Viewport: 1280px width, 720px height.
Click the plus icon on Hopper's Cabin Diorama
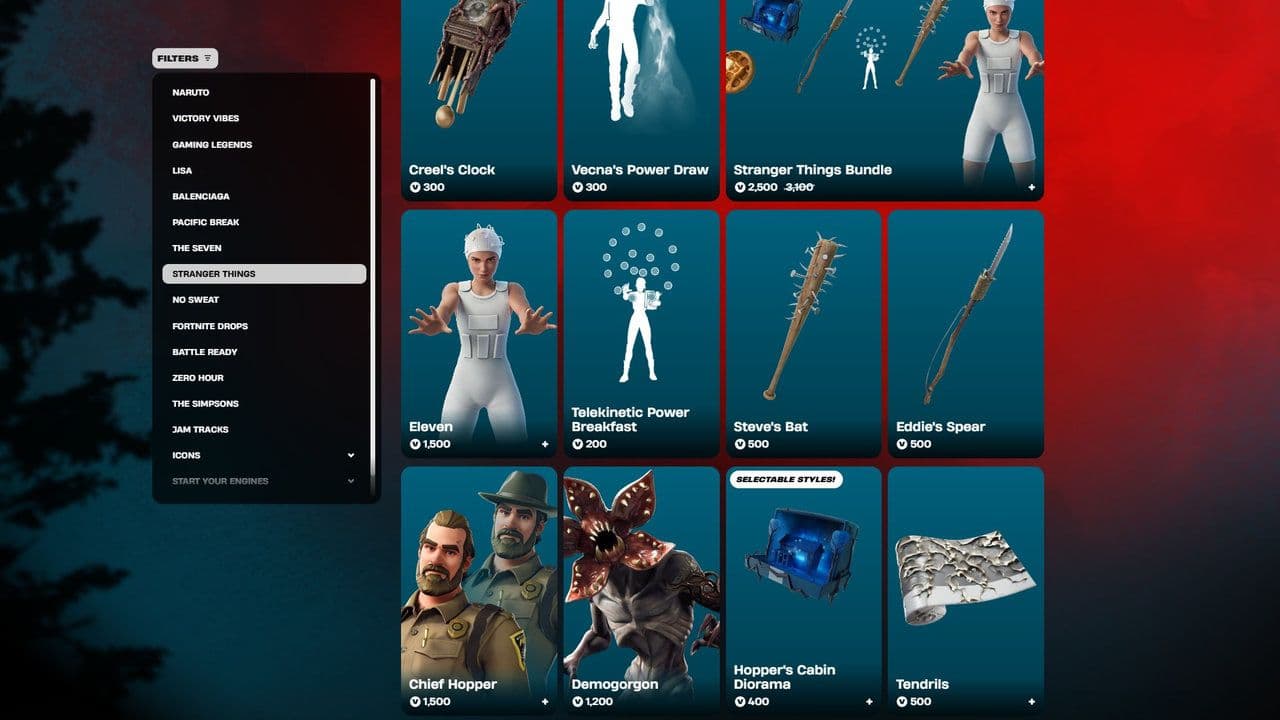coord(870,702)
